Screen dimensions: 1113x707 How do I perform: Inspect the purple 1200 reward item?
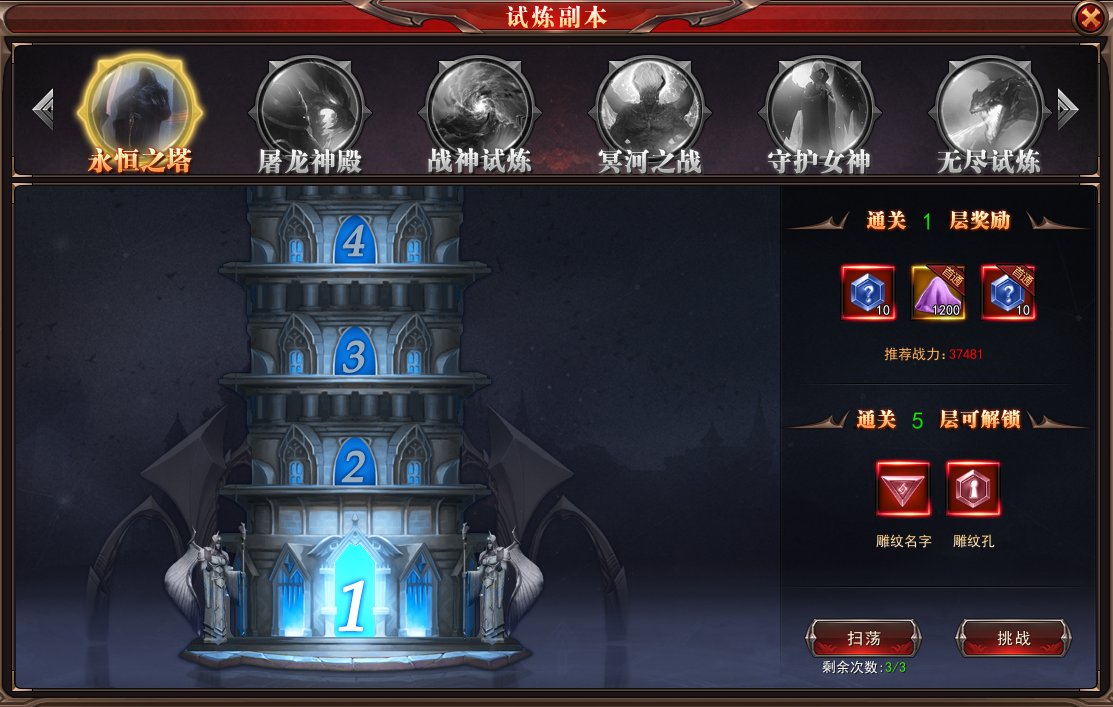pyautogui.click(x=938, y=293)
